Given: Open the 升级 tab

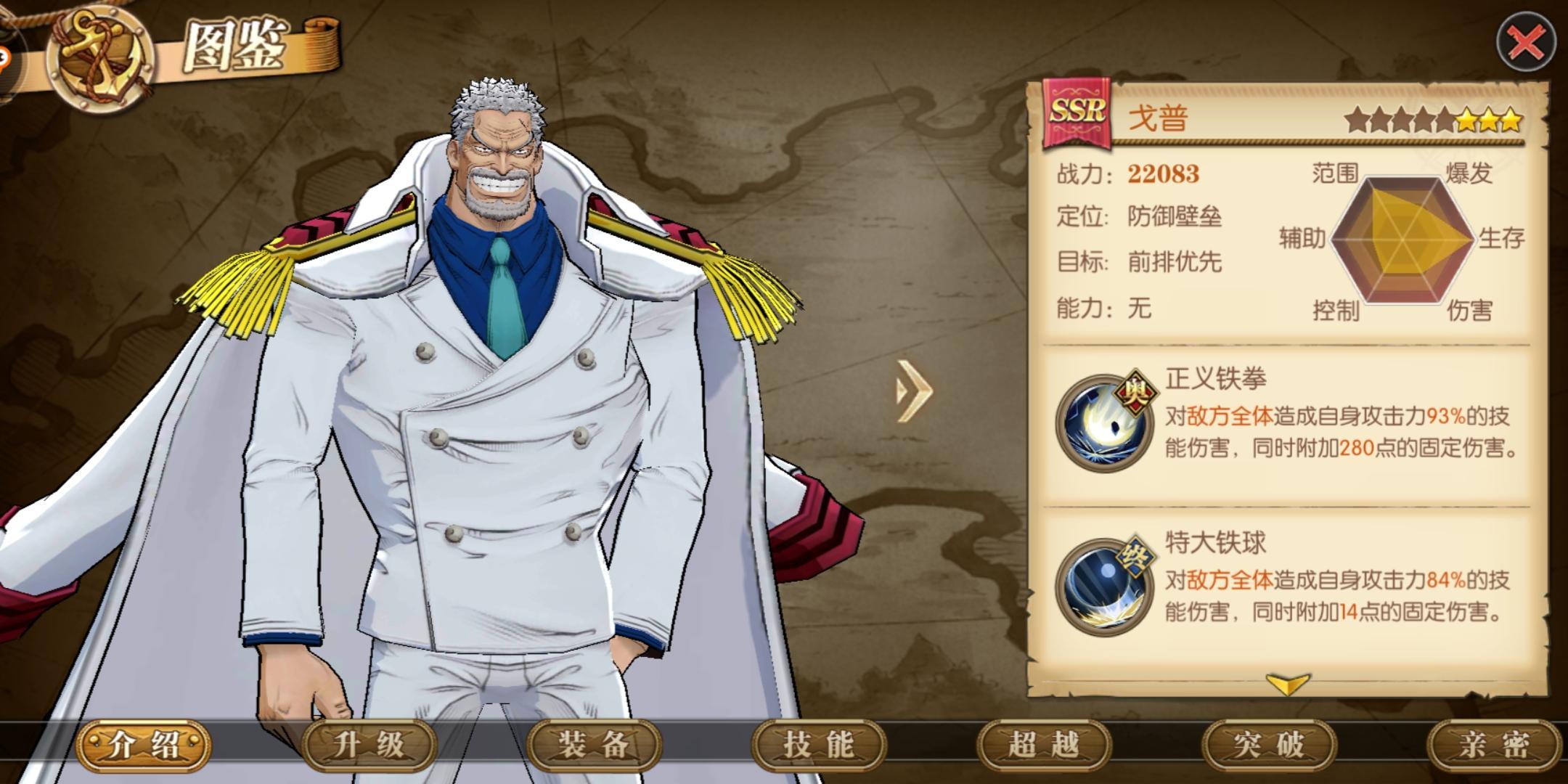Looking at the screenshot, I should click(x=369, y=745).
